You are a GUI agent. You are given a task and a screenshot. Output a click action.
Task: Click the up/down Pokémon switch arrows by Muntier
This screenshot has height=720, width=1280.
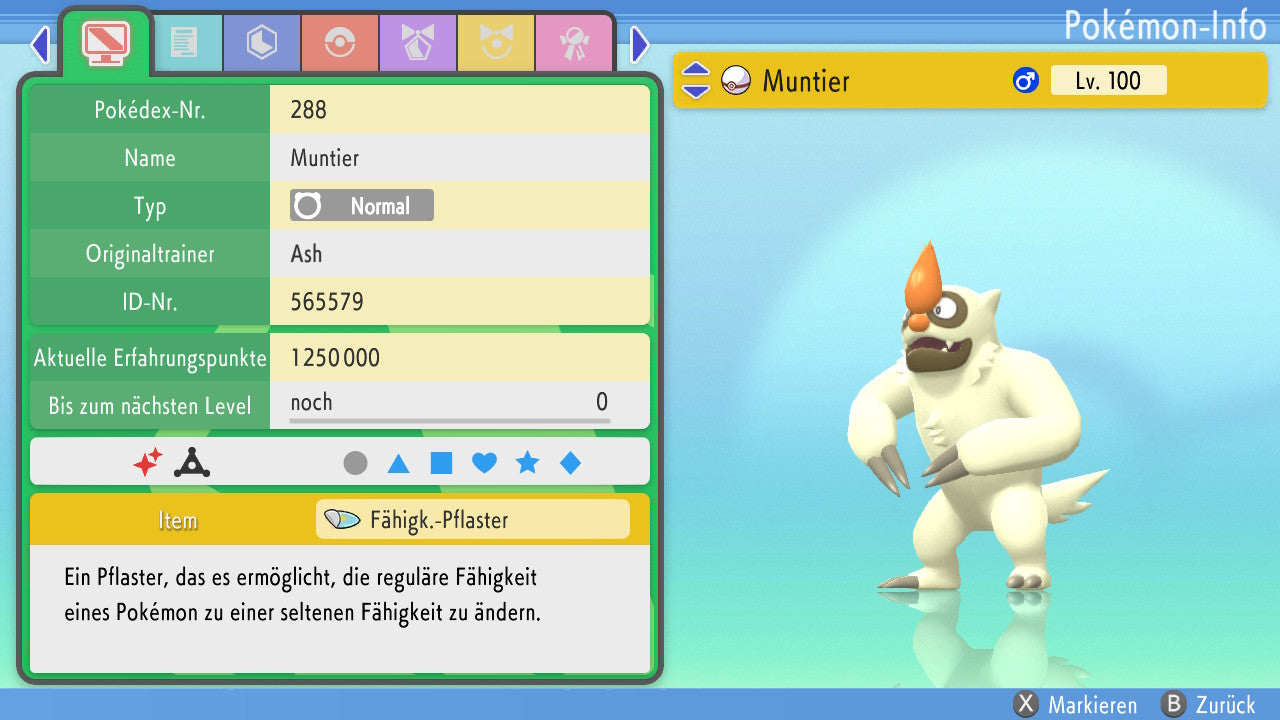696,81
